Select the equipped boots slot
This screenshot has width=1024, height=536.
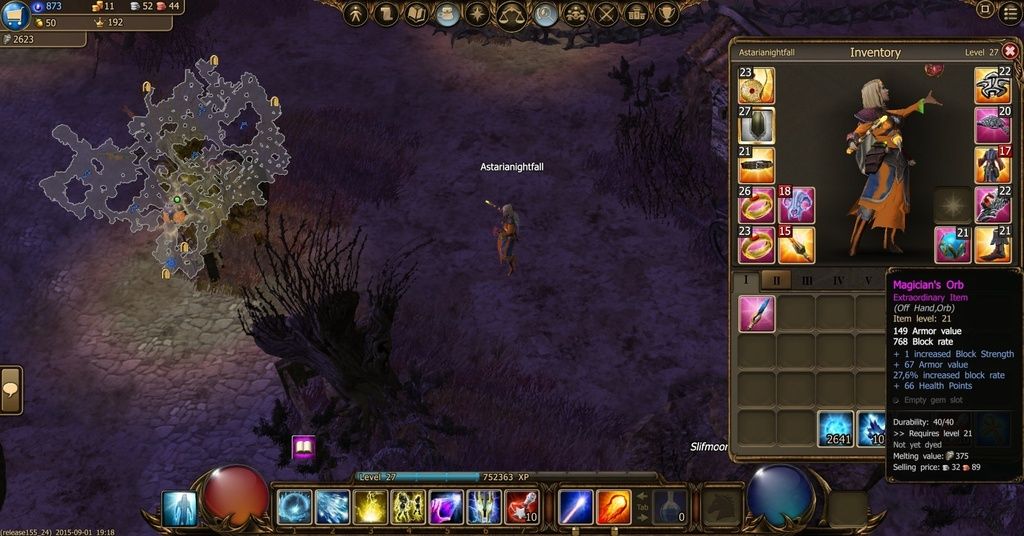click(x=993, y=245)
